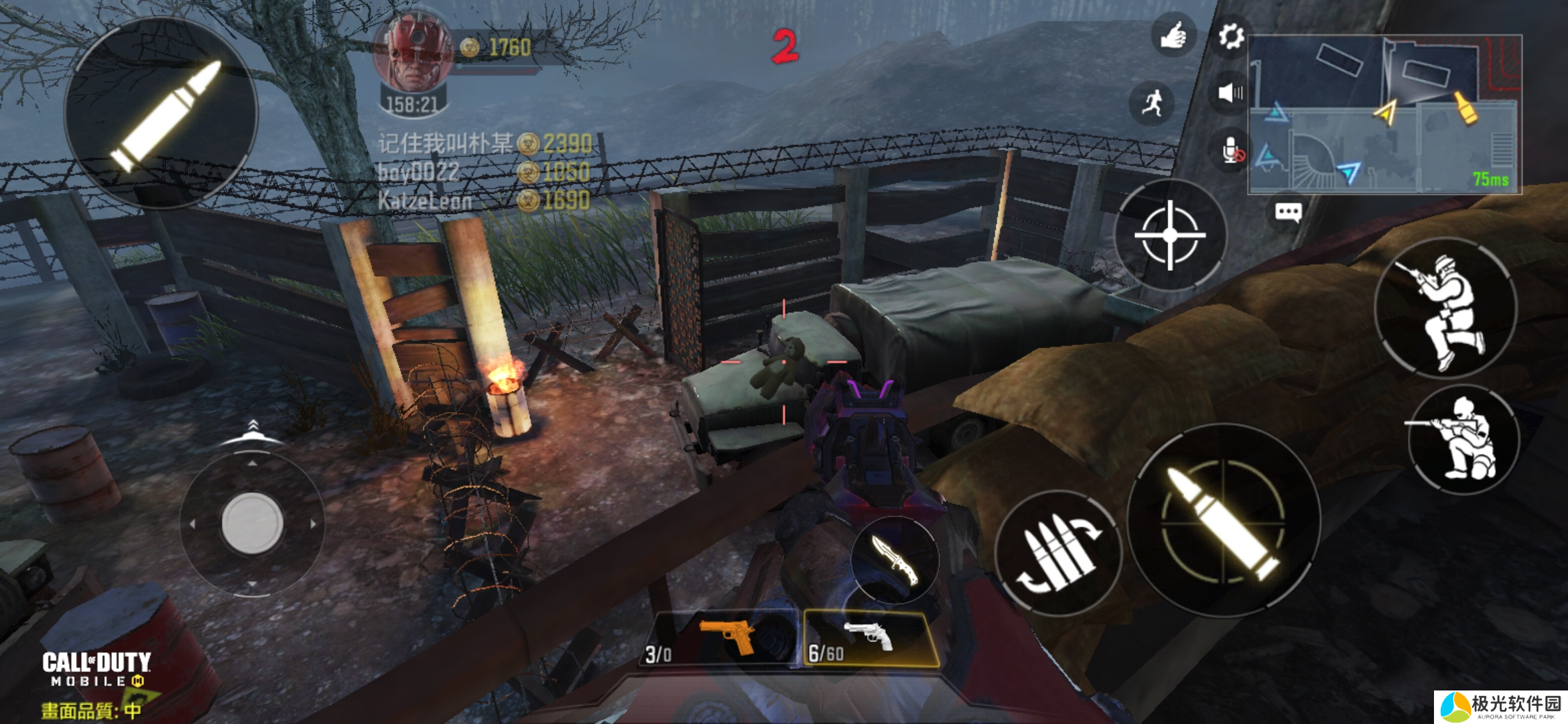This screenshot has height=724, width=1568.
Task: Reload the weapon with the bullets icon
Action: [x=1057, y=552]
